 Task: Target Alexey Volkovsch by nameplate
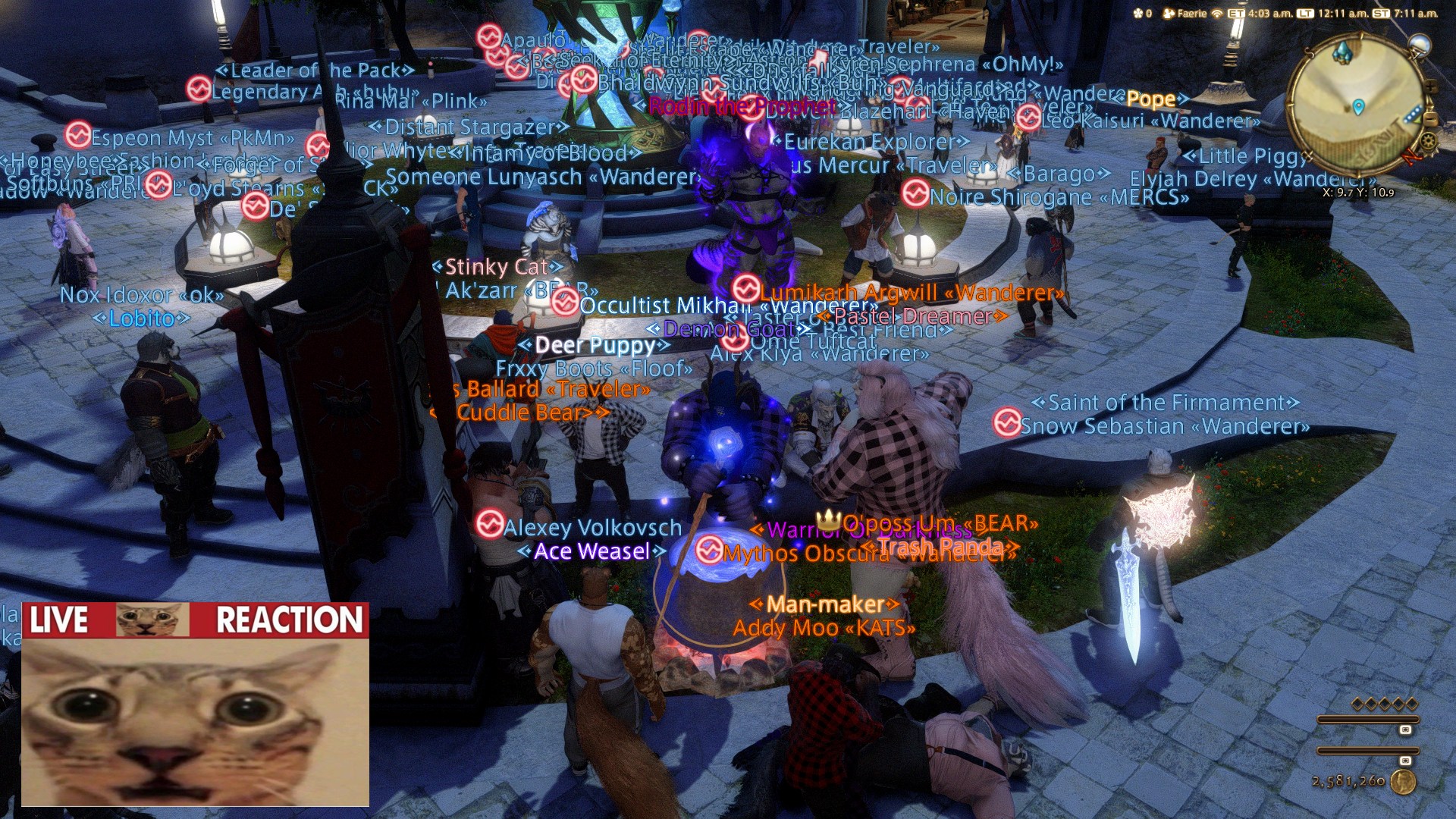[x=591, y=528]
